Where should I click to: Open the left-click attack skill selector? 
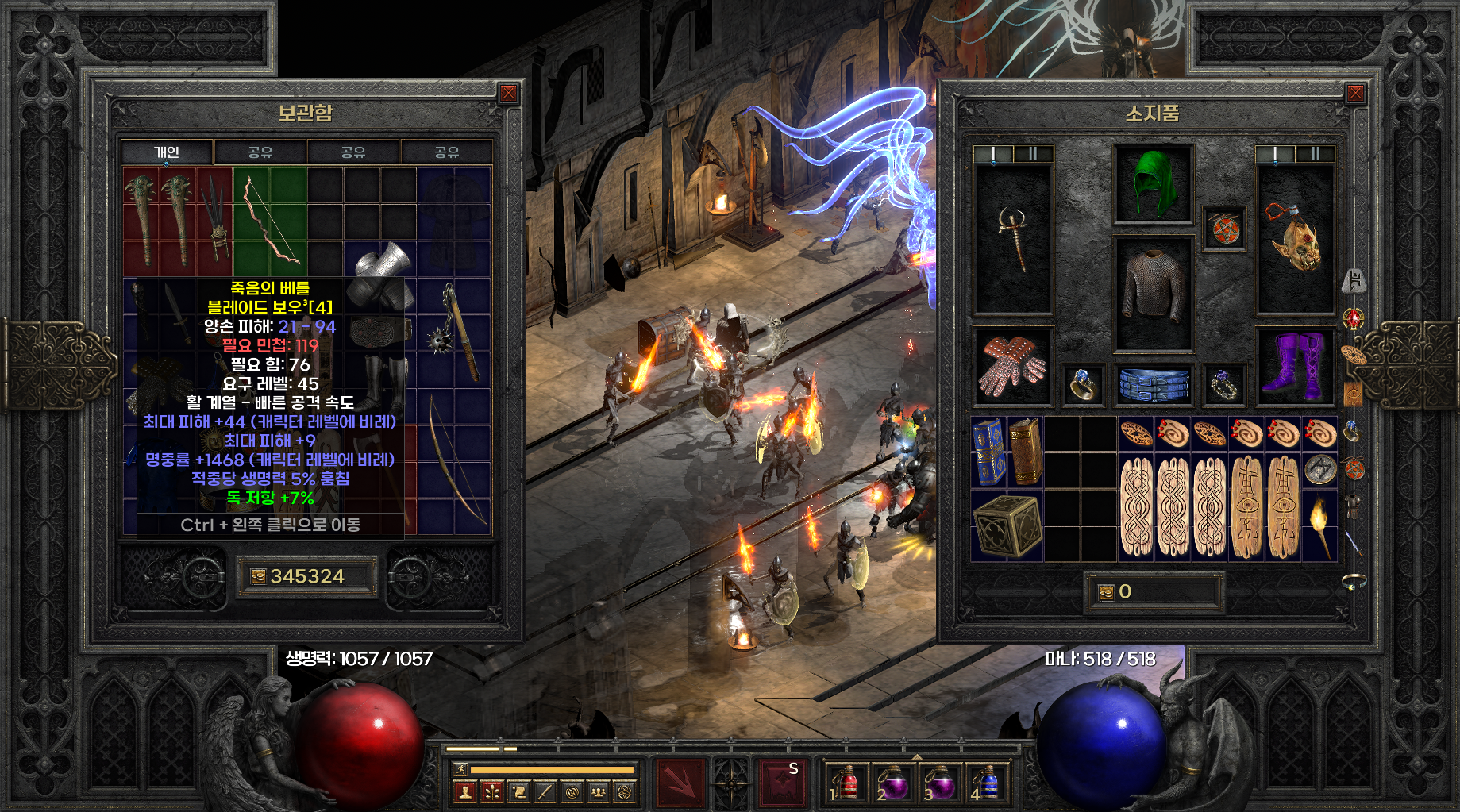[679, 781]
